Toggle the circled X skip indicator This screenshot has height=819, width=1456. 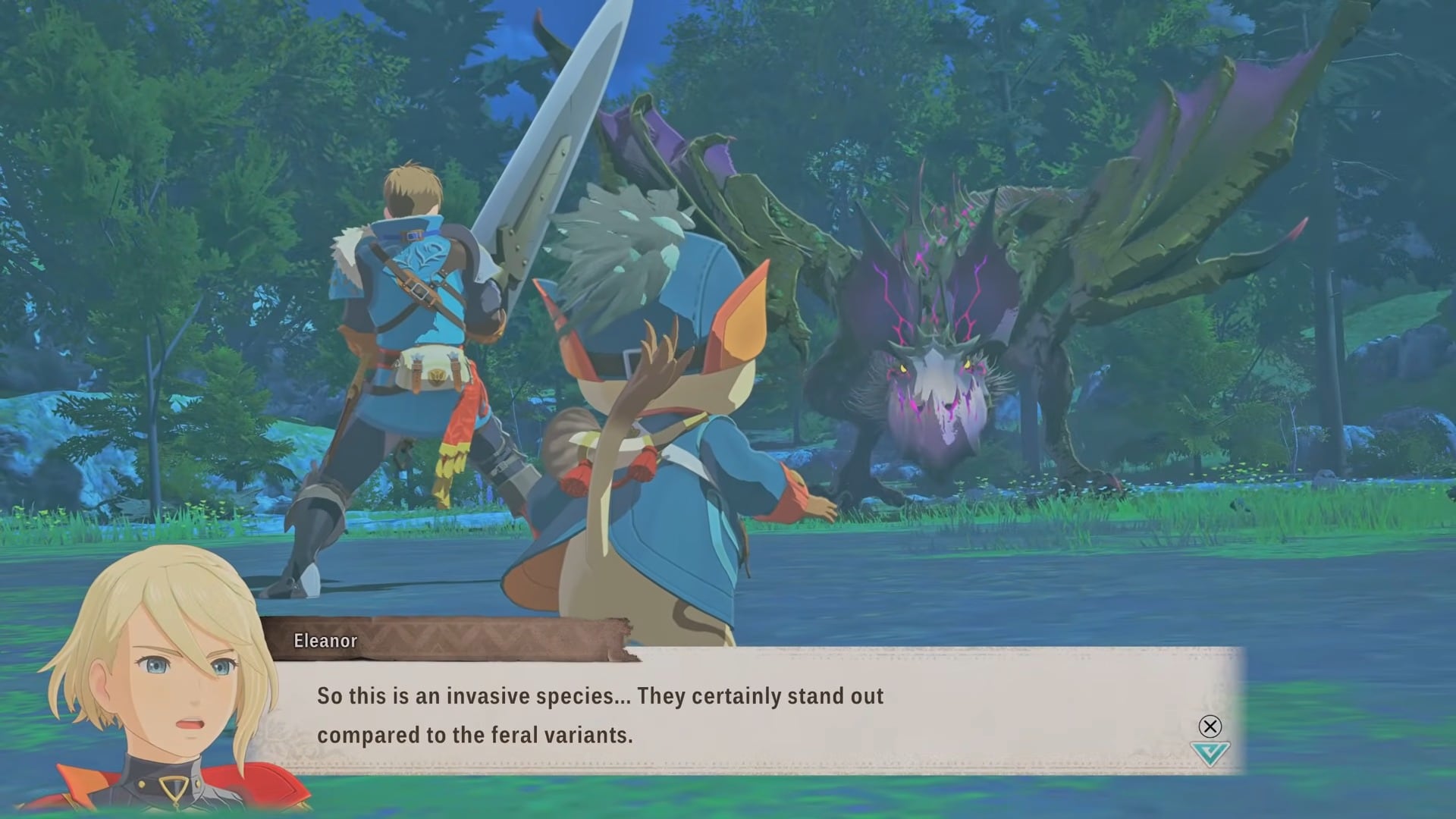coord(1210,726)
